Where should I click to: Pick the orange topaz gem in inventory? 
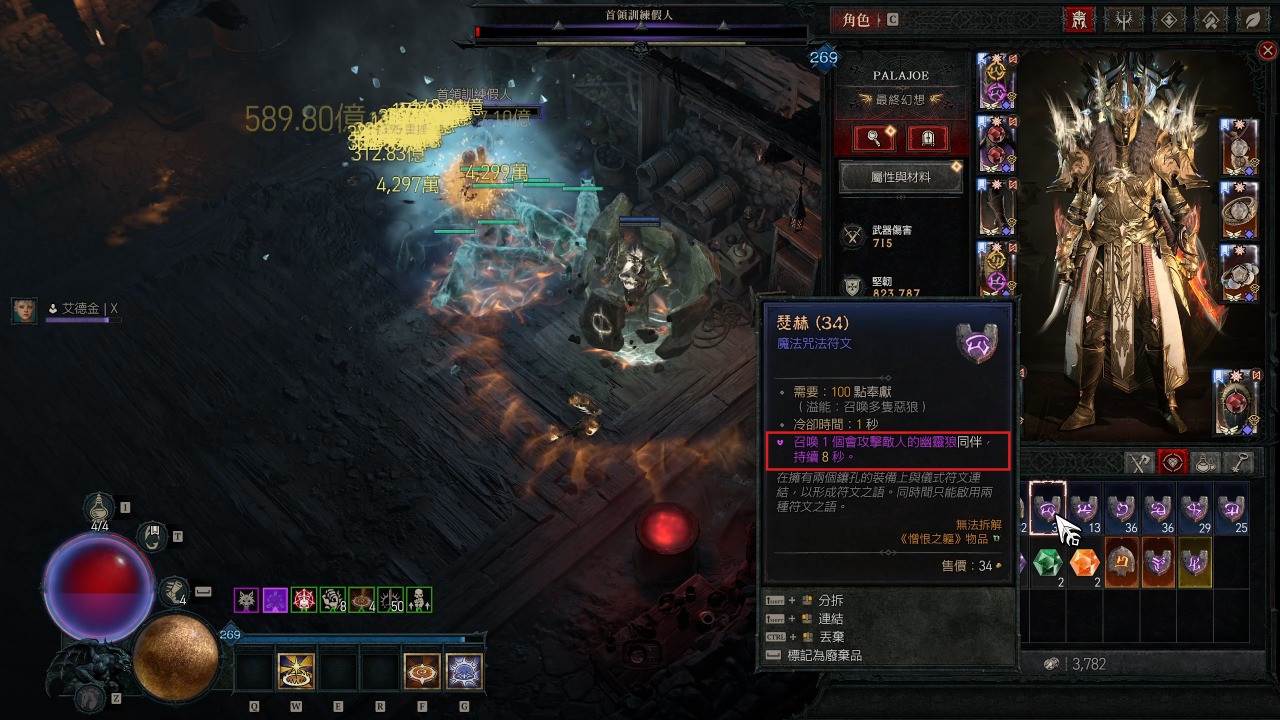tap(1084, 562)
